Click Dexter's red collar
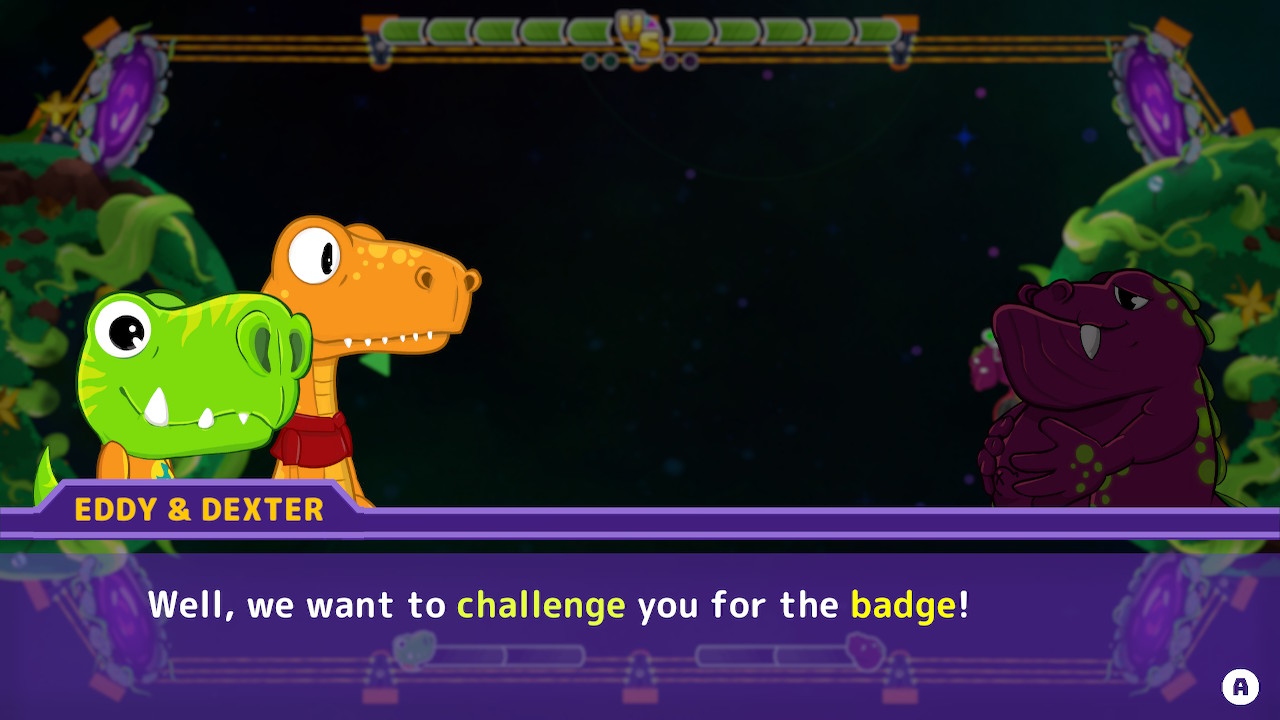 (314, 437)
